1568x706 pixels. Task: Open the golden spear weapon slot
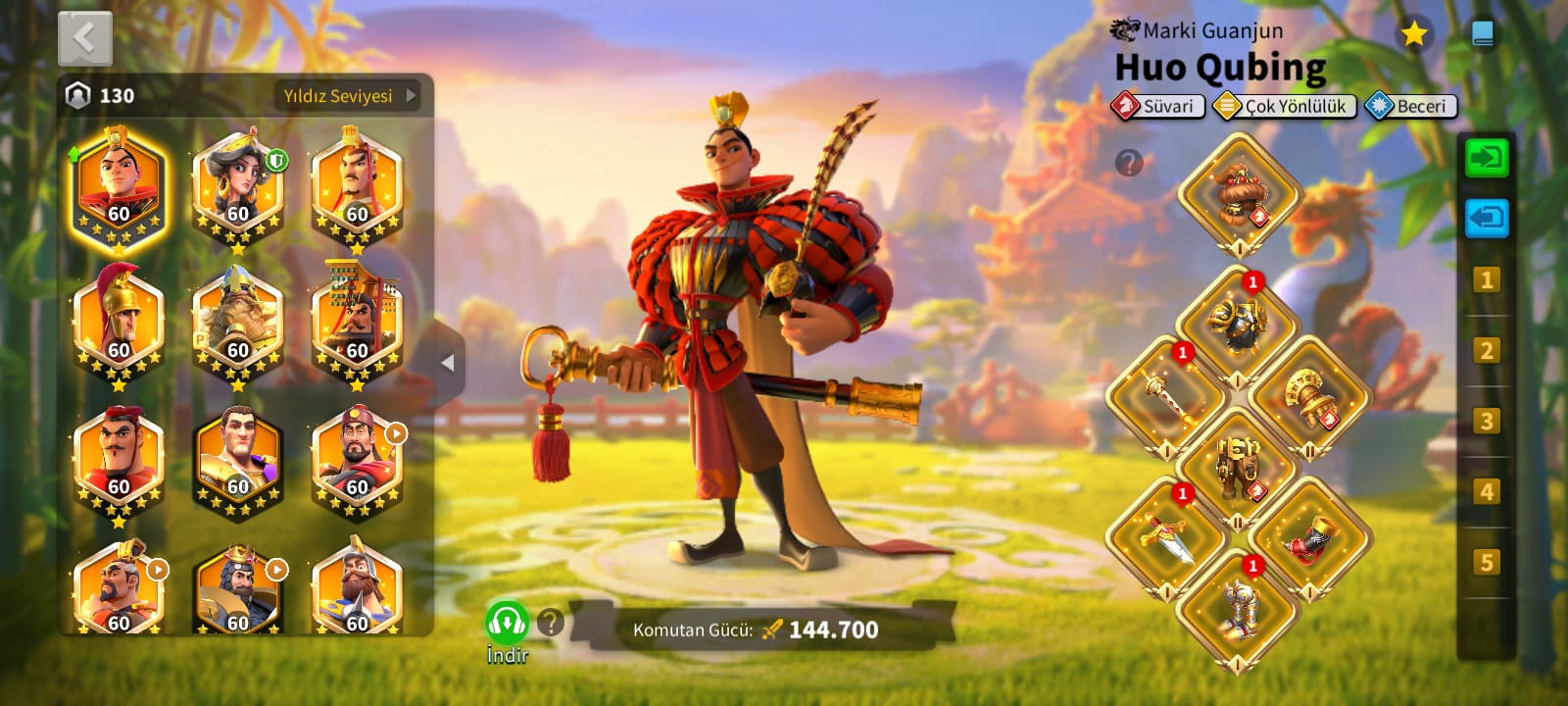1165,396
